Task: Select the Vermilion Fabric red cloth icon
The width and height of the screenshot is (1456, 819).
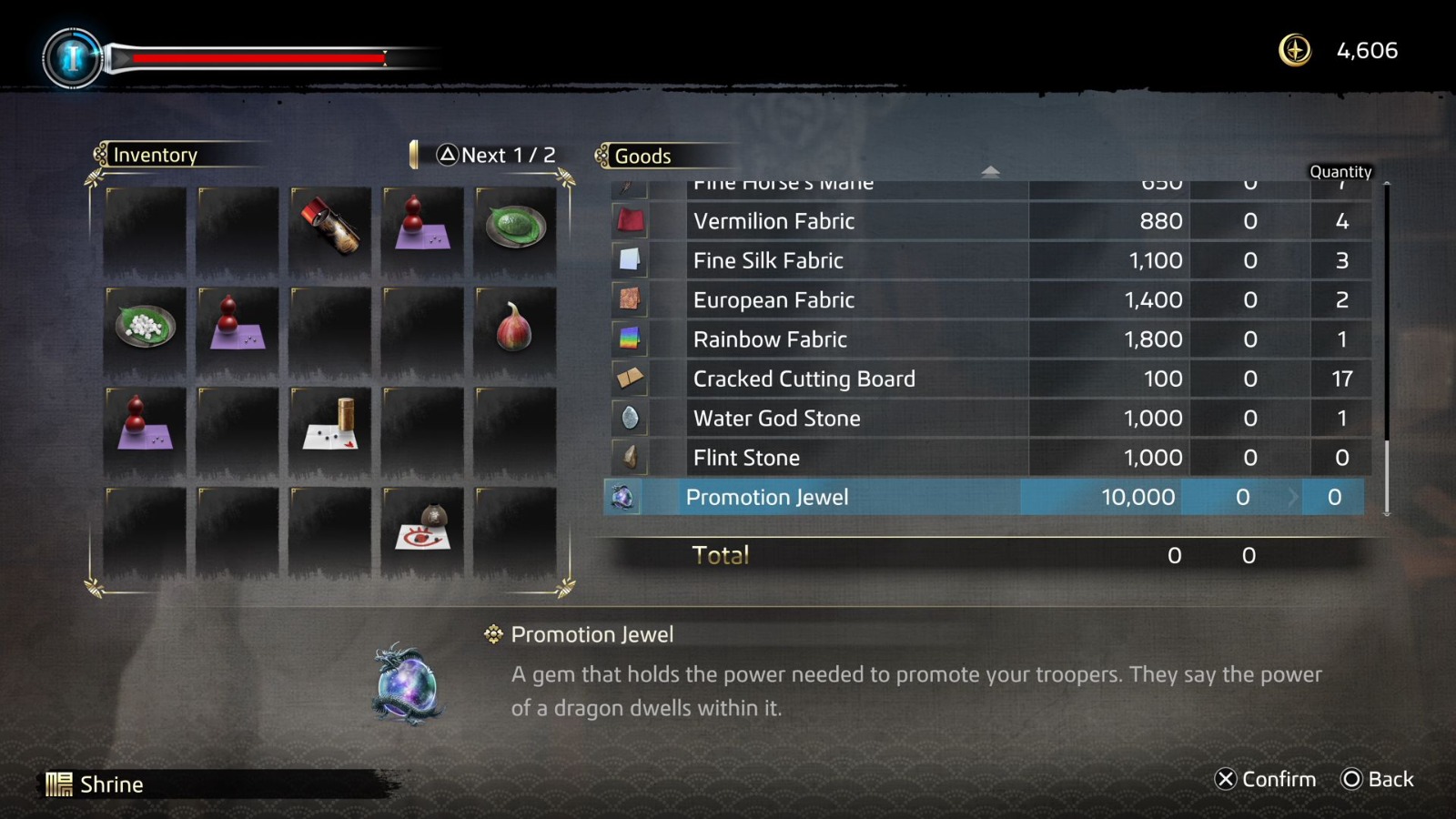Action: 629,220
